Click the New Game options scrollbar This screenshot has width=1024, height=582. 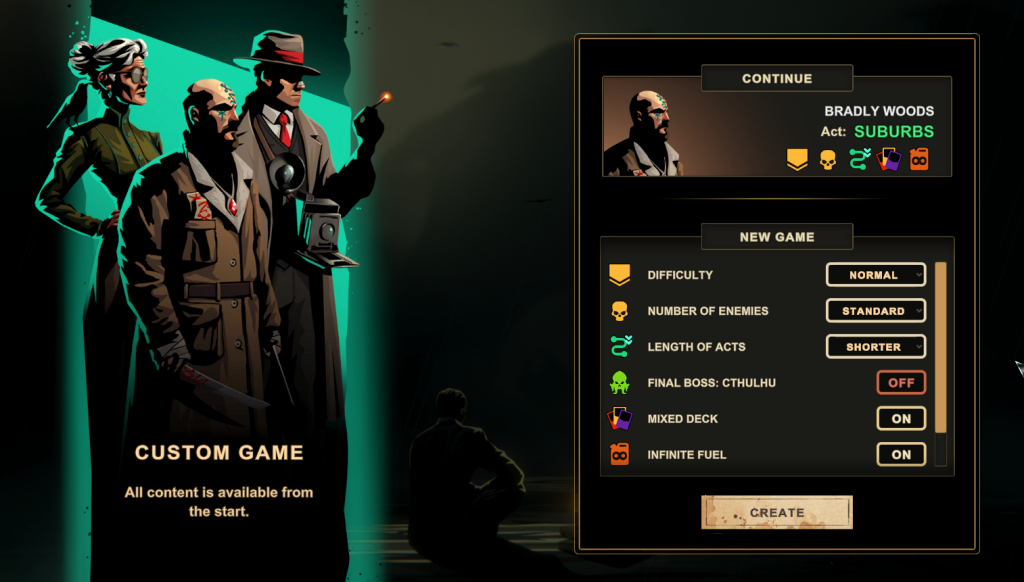pyautogui.click(x=940, y=345)
